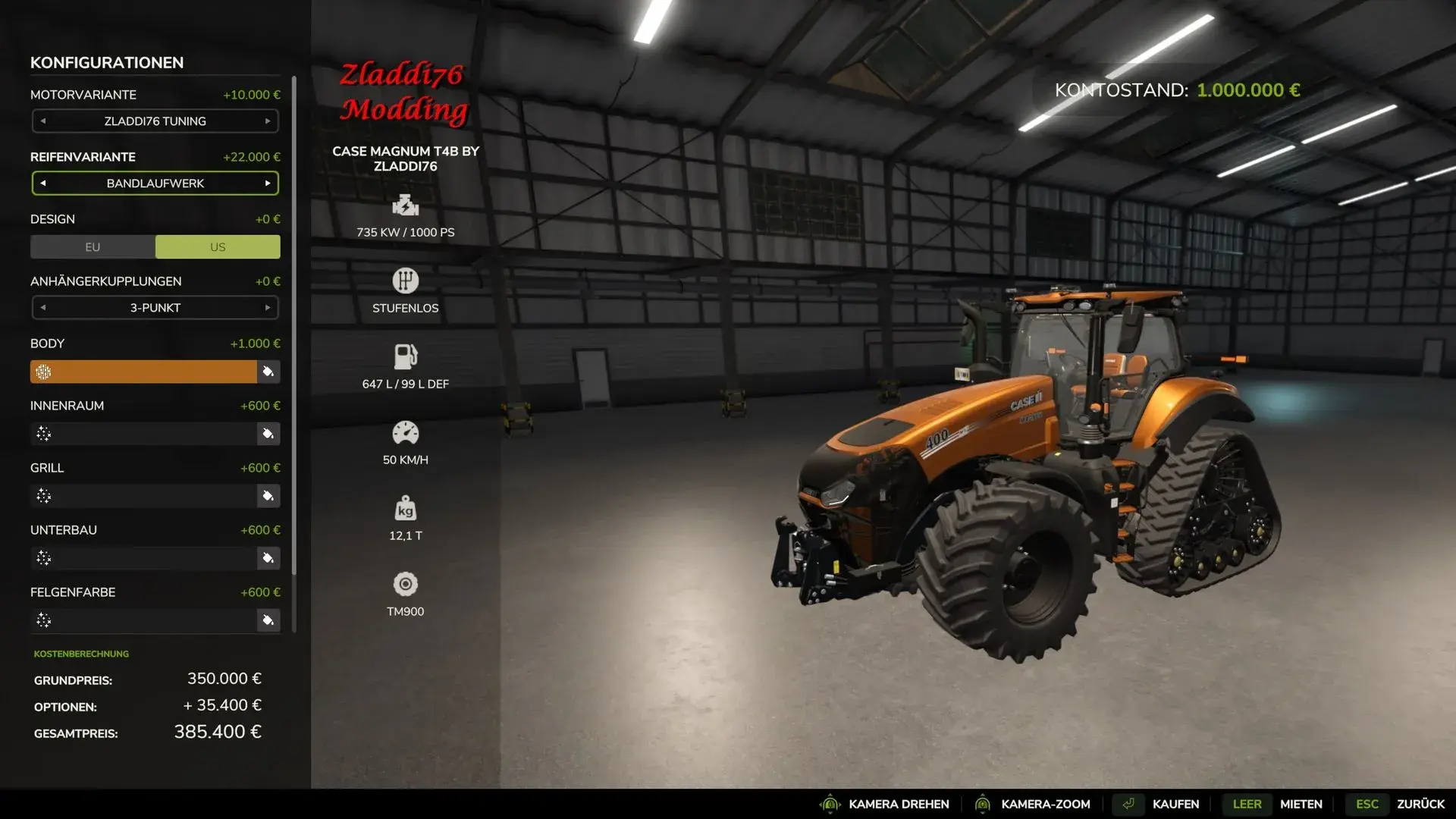This screenshot has height=819, width=1456.
Task: Go back with Zurück
Action: click(1420, 804)
